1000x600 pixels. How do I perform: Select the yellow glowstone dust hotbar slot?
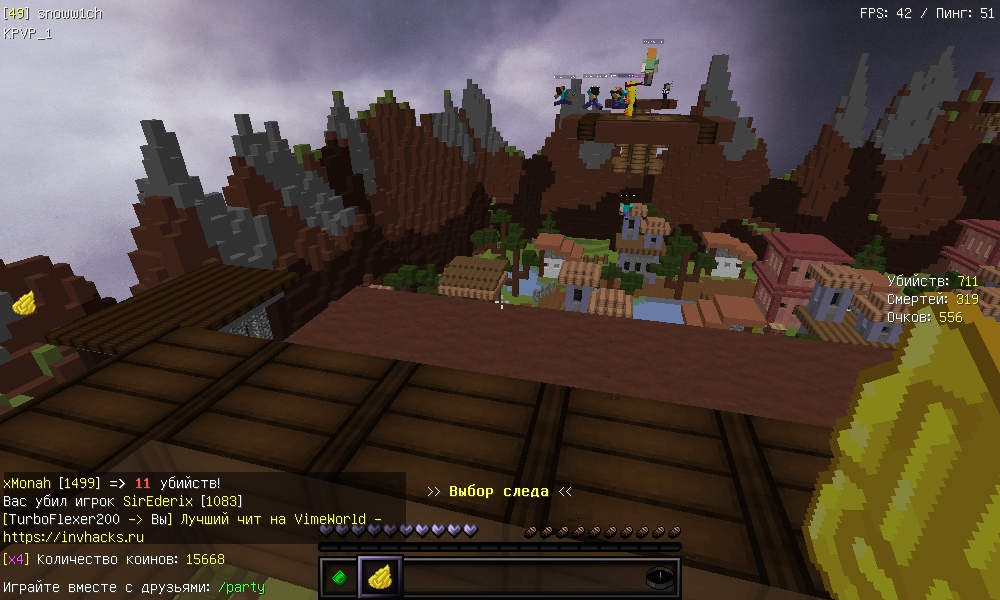[x=380, y=577]
